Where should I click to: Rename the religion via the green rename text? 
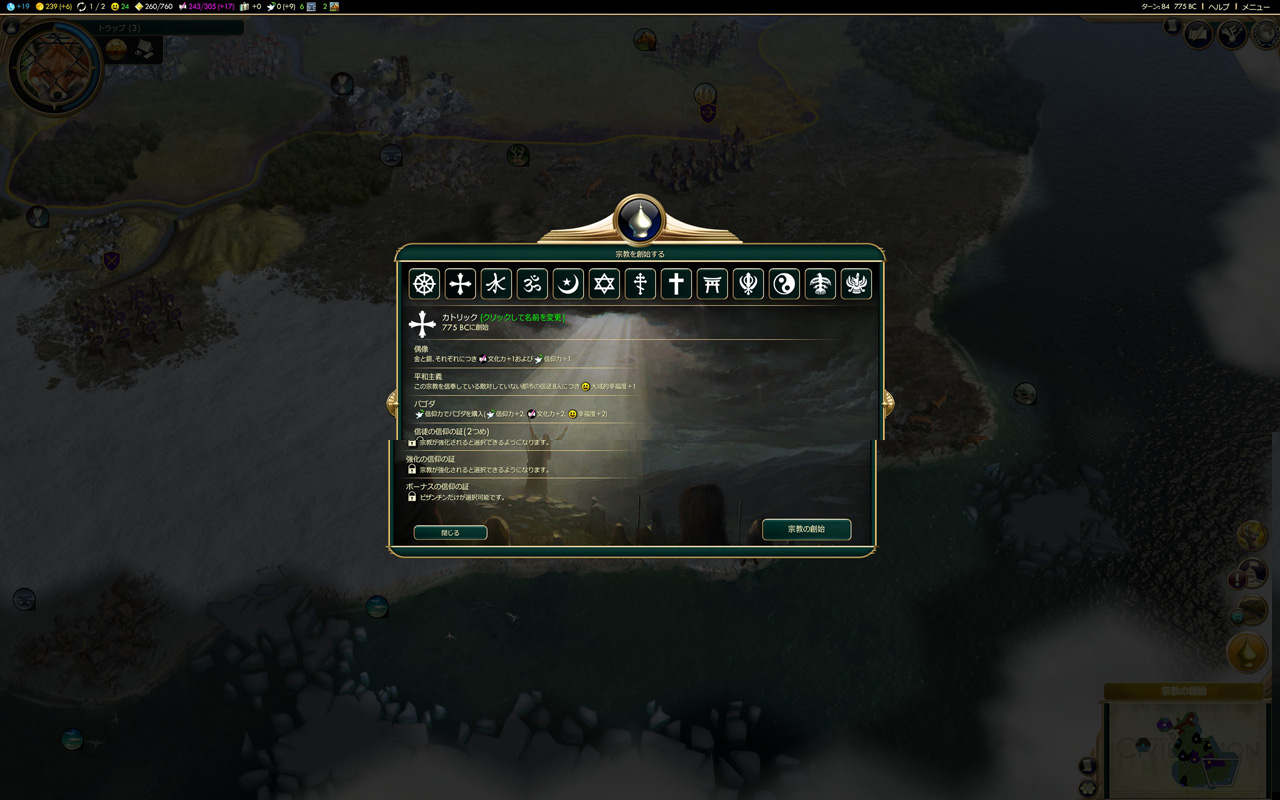click(523, 317)
